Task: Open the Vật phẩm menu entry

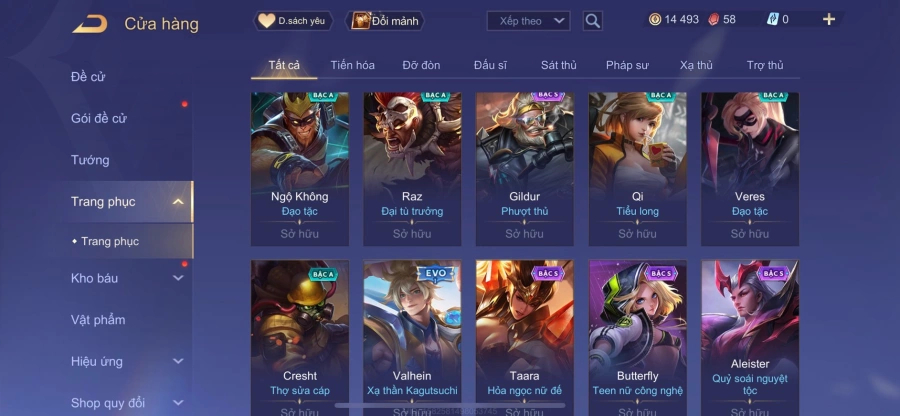Action: click(x=98, y=320)
